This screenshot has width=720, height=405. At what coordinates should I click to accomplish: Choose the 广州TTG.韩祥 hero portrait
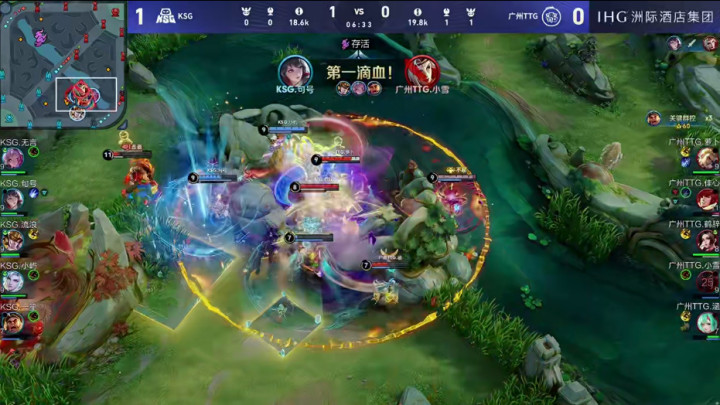[708, 240]
